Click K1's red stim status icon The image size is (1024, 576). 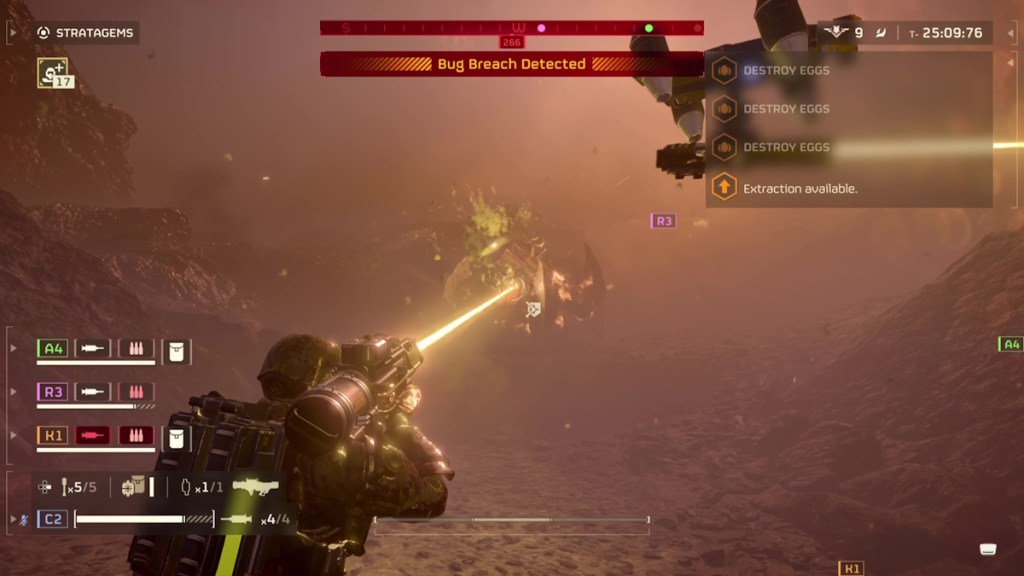[x=93, y=436]
